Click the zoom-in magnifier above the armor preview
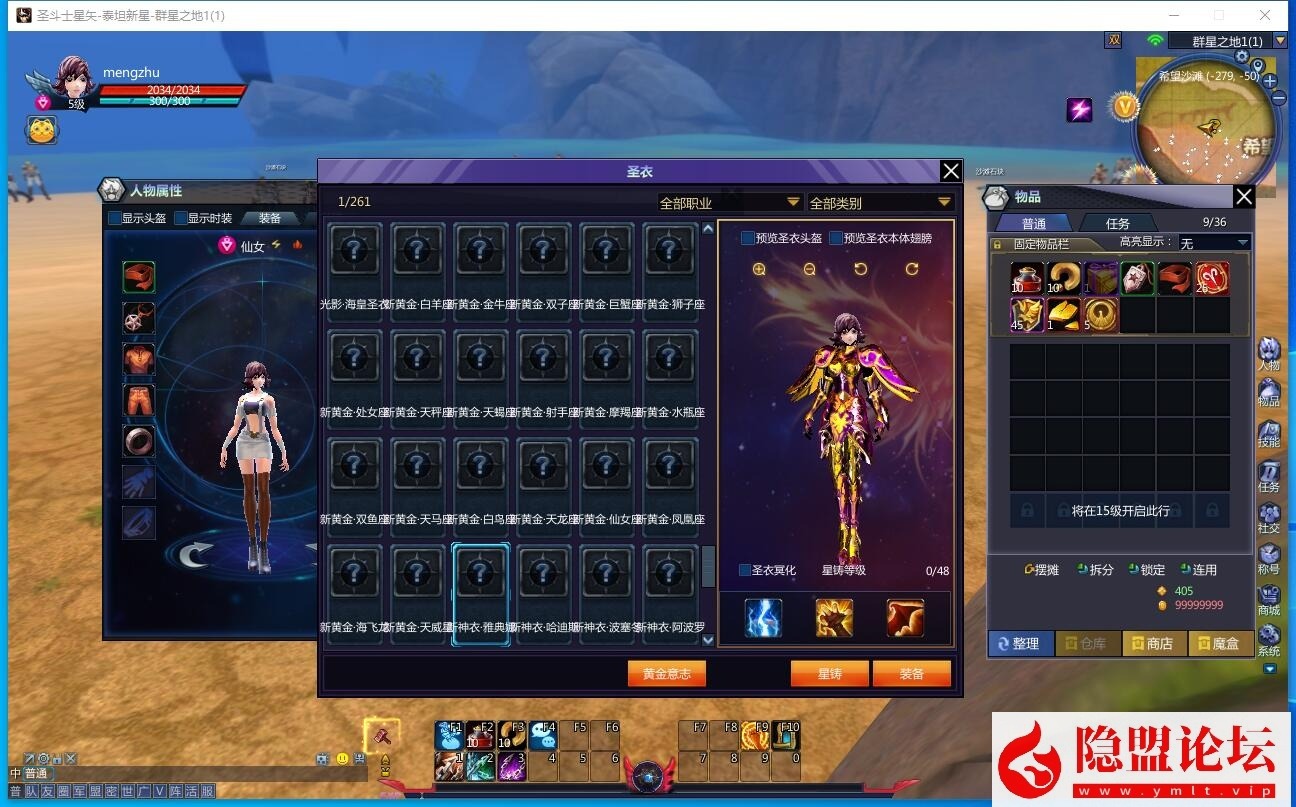The width and height of the screenshot is (1296, 807). tap(759, 268)
